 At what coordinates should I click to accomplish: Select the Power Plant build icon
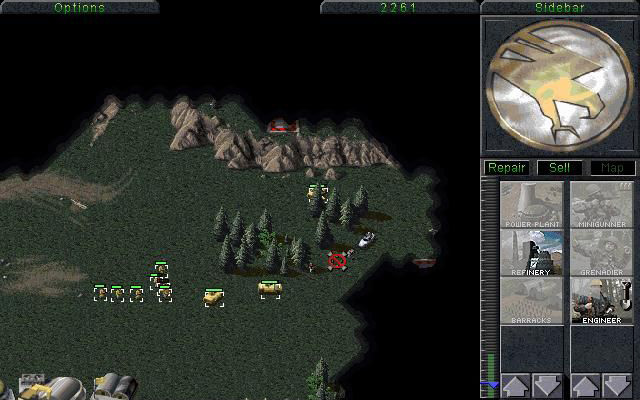click(x=532, y=204)
